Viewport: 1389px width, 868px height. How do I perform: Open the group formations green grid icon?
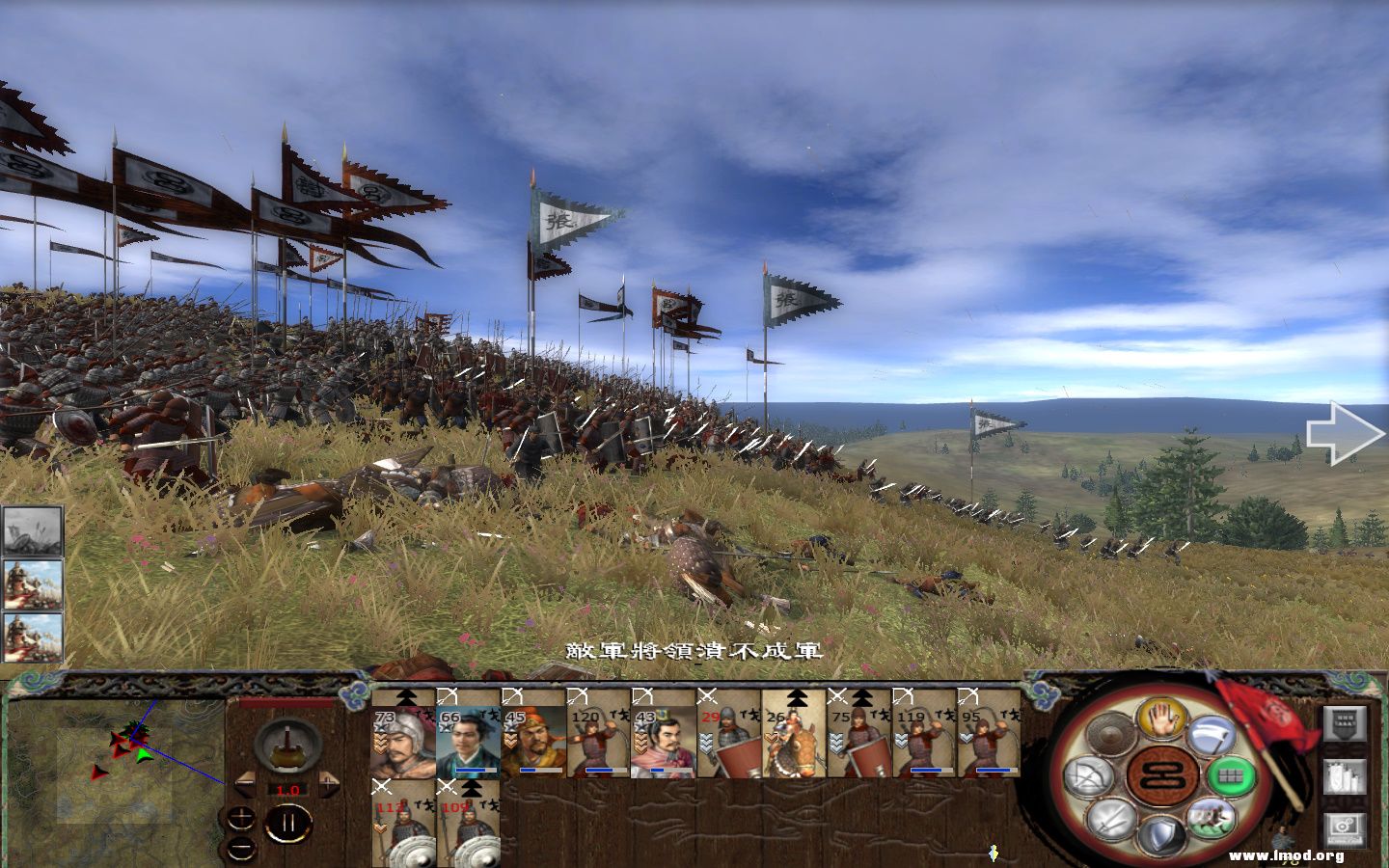1228,776
